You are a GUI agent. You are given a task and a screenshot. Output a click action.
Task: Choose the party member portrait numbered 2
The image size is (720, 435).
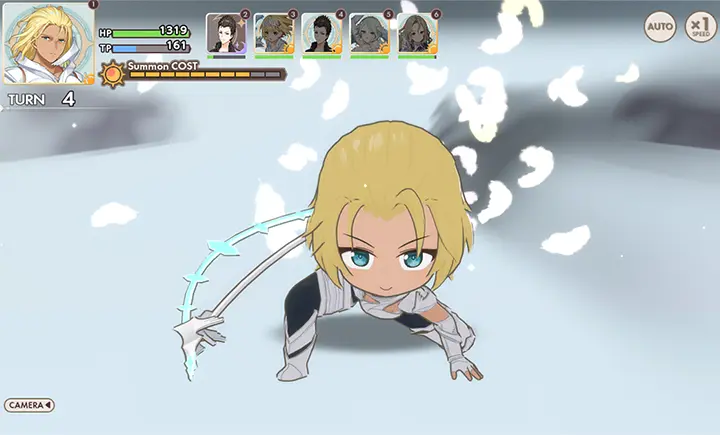225,33
